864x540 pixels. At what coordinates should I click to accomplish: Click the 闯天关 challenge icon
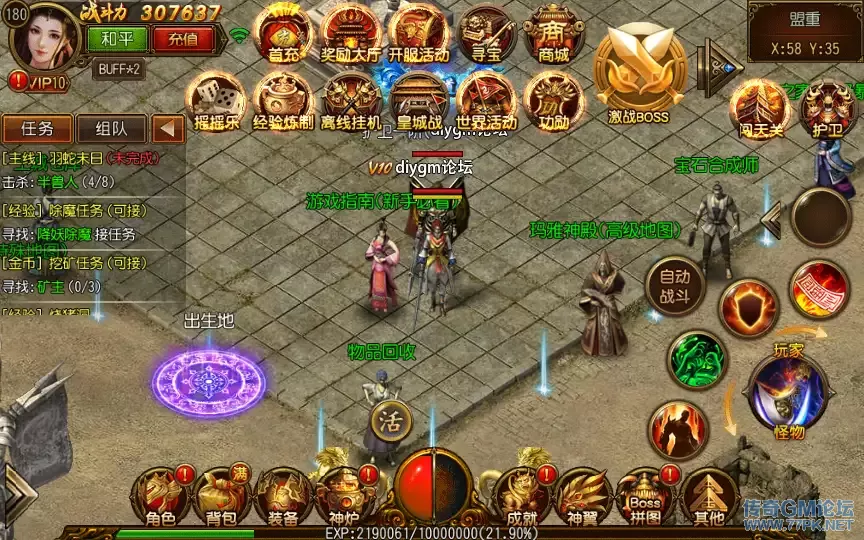coord(758,108)
